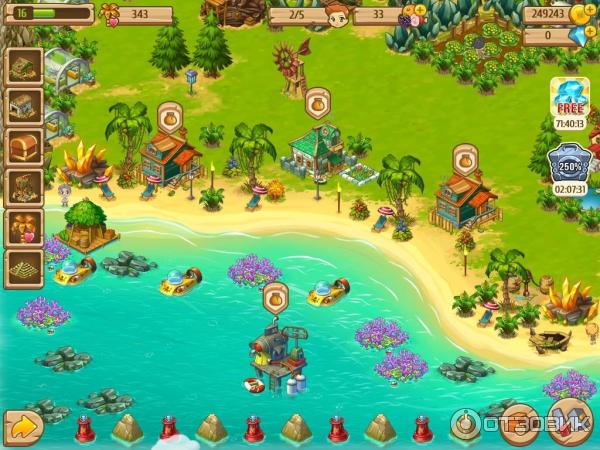Click the yellow arrow button
The image size is (600, 450).
[23, 427]
